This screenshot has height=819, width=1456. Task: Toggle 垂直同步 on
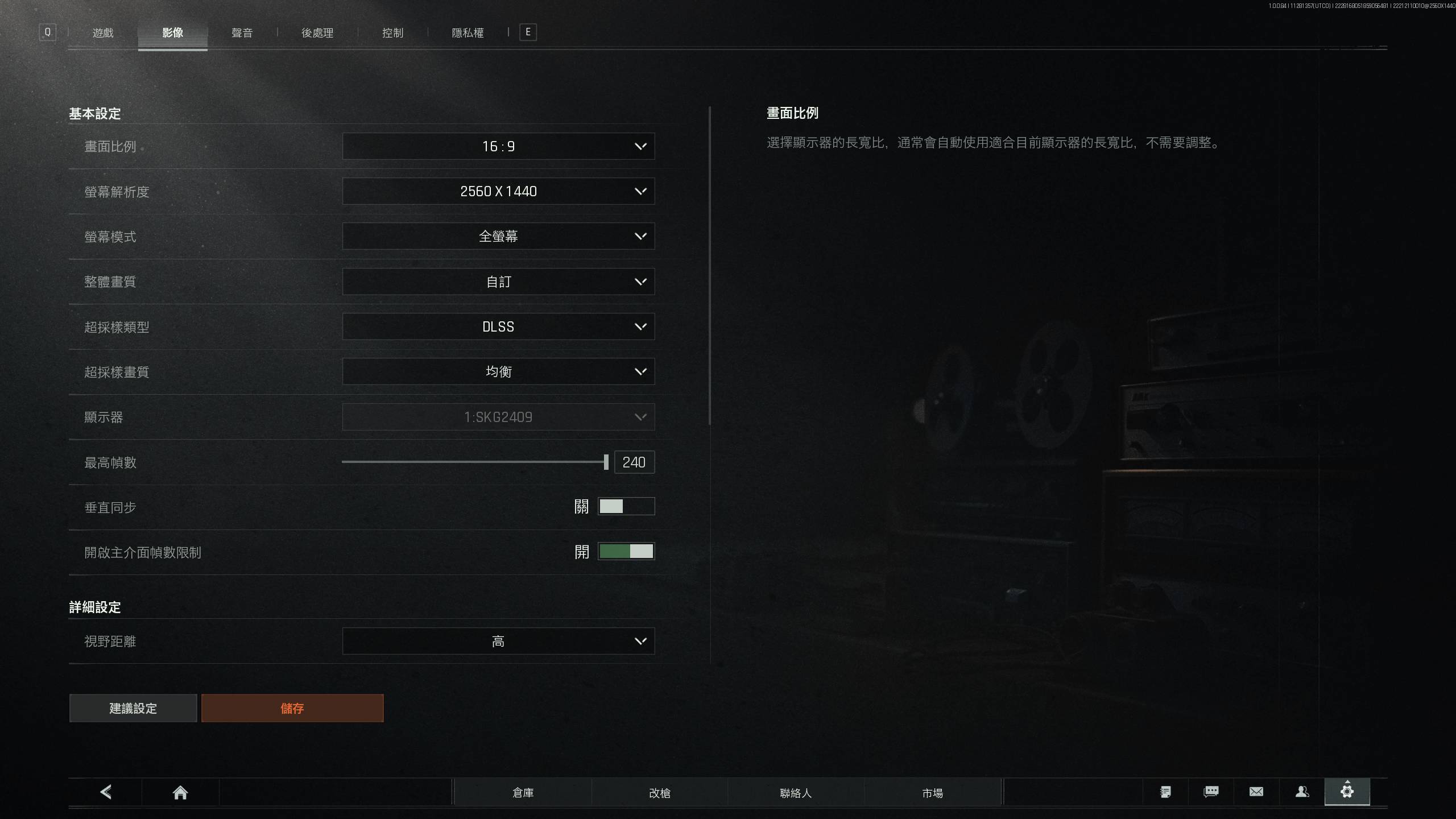[626, 506]
